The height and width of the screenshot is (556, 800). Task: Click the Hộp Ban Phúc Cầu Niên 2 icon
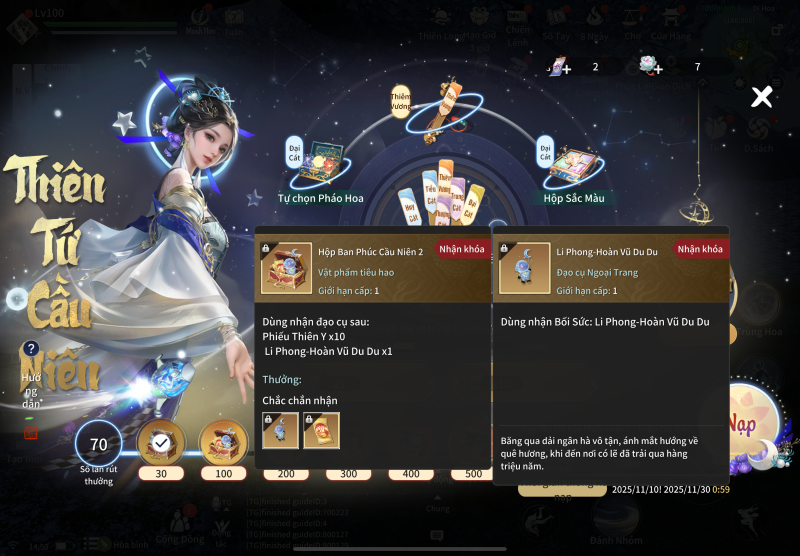pyautogui.click(x=286, y=268)
